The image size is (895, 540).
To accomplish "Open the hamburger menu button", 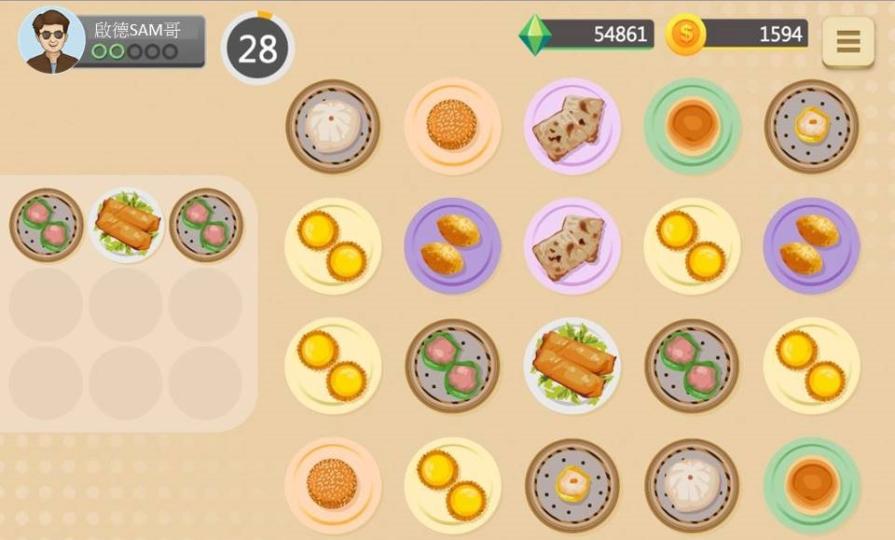I will click(847, 42).
